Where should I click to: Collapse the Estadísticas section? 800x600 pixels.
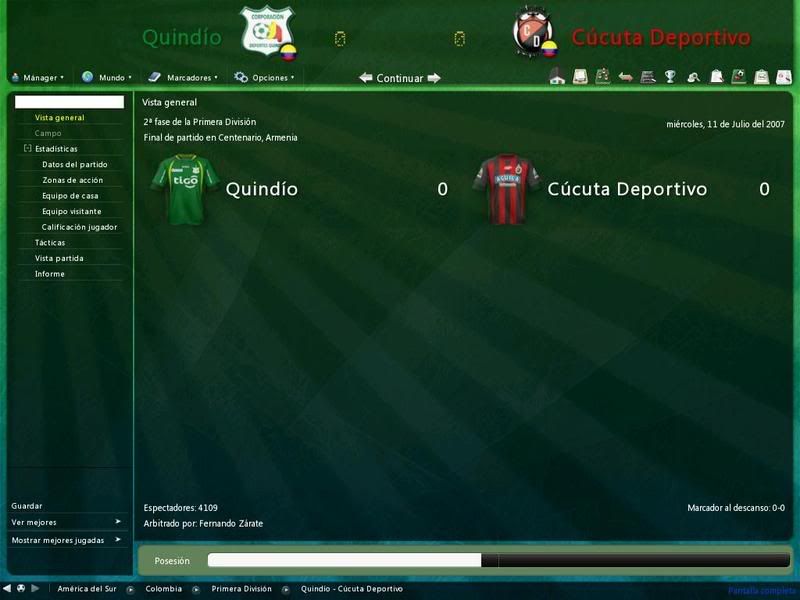point(27,149)
